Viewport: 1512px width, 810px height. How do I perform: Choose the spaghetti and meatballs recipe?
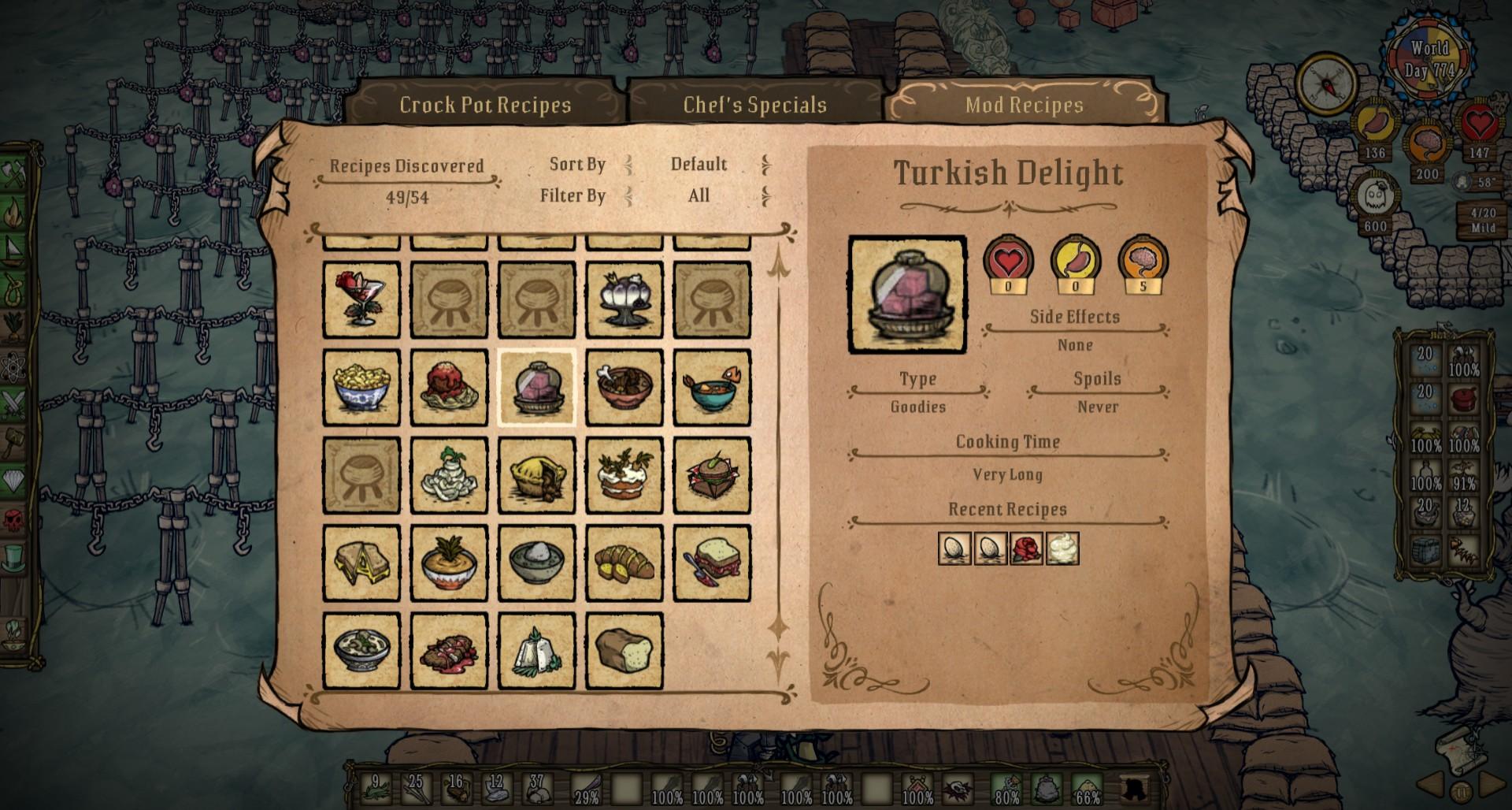(x=449, y=388)
